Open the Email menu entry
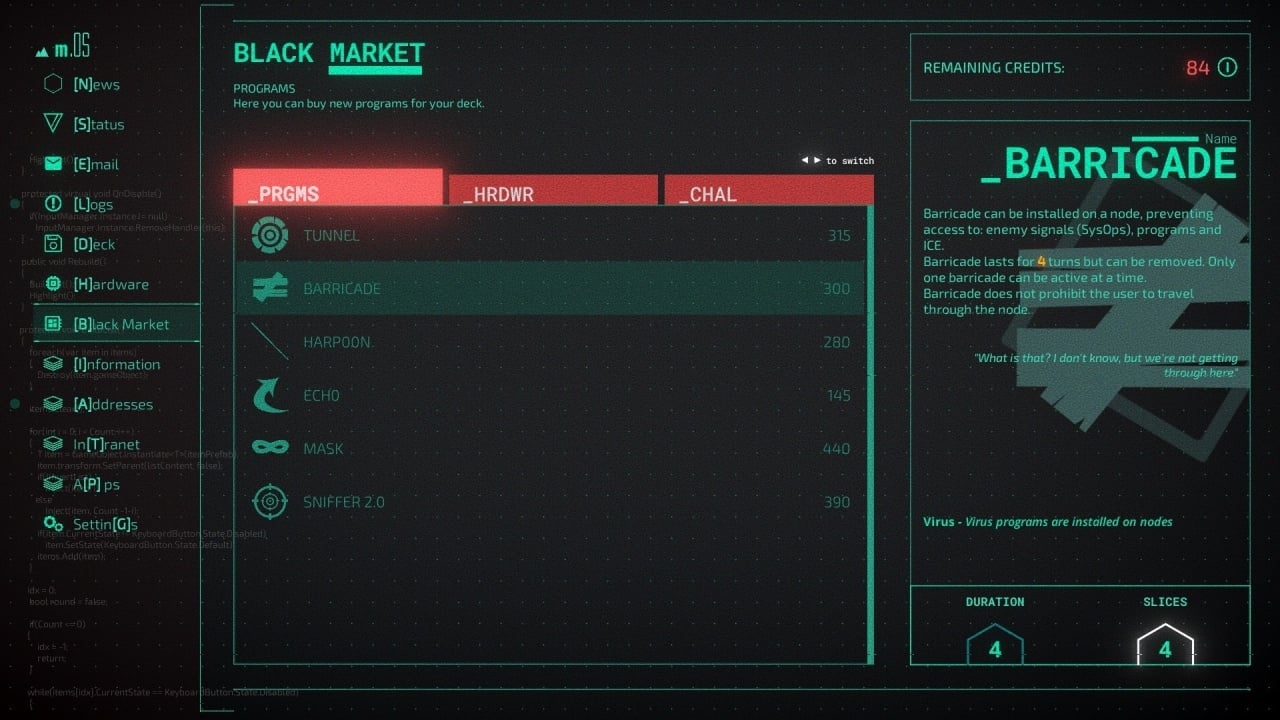The image size is (1280, 720). click(96, 165)
